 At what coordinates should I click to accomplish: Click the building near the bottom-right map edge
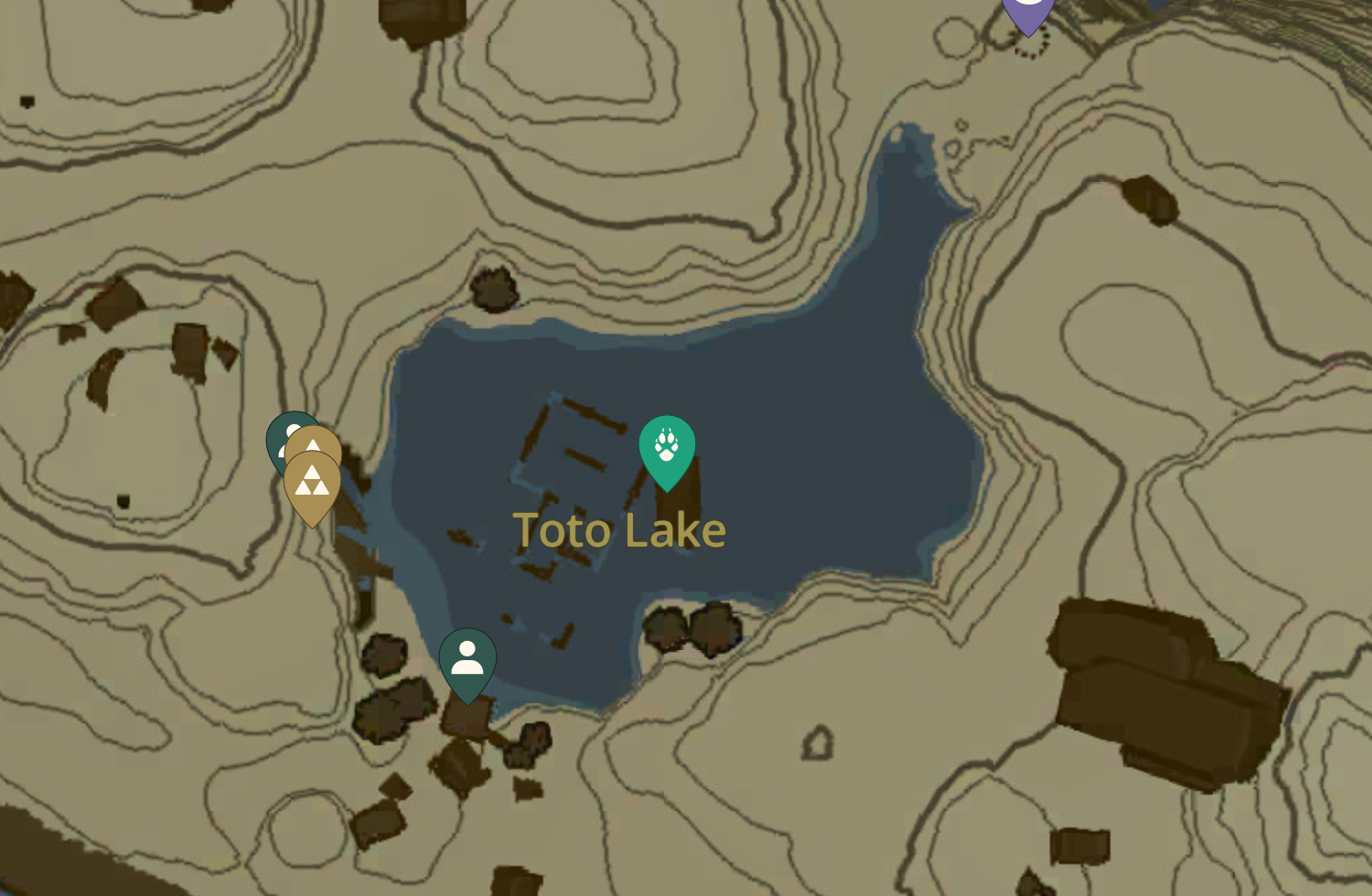point(1079,846)
